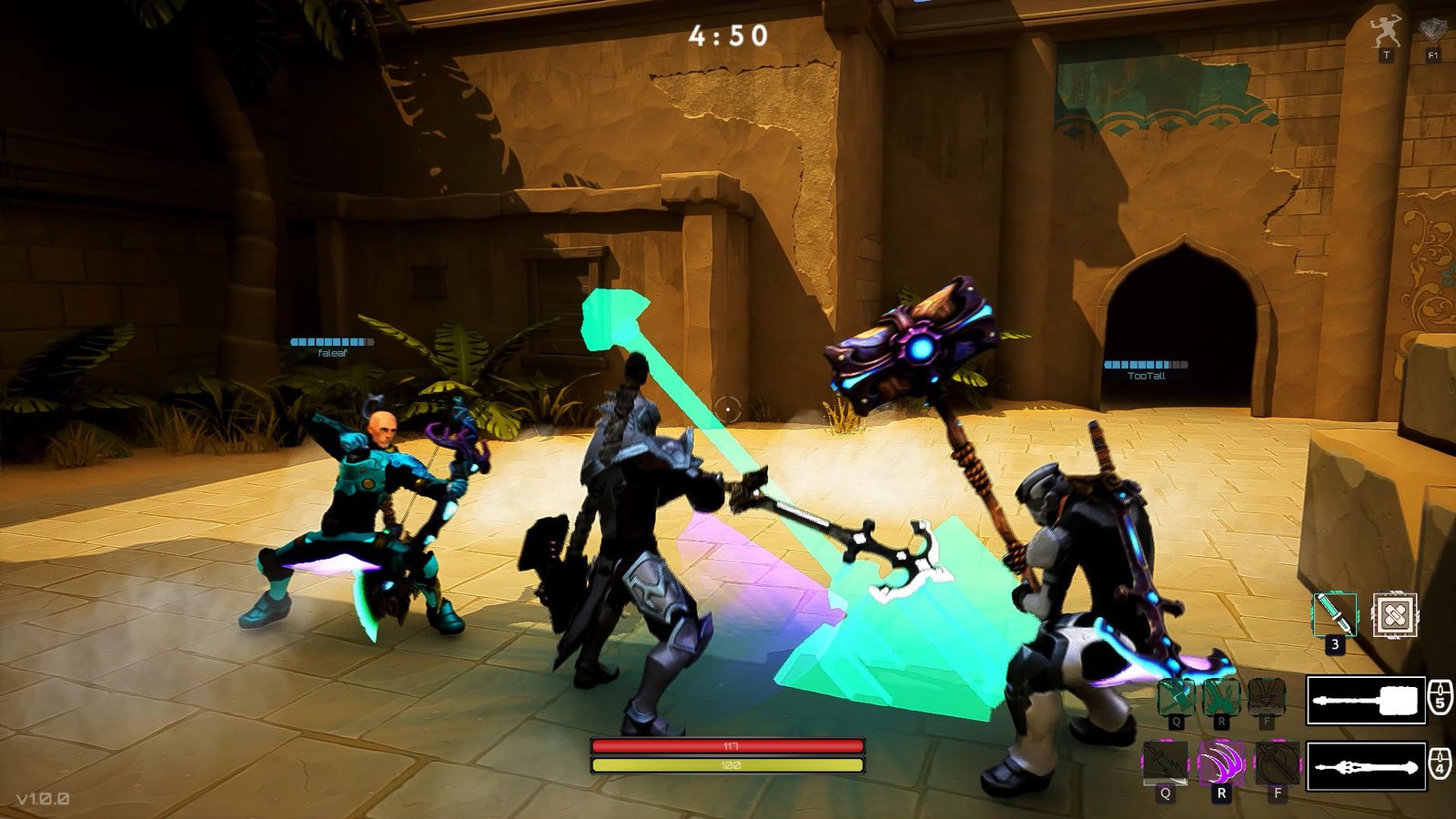Open the flexing figure emote icon
1456x819 pixels.
(x=1386, y=33)
